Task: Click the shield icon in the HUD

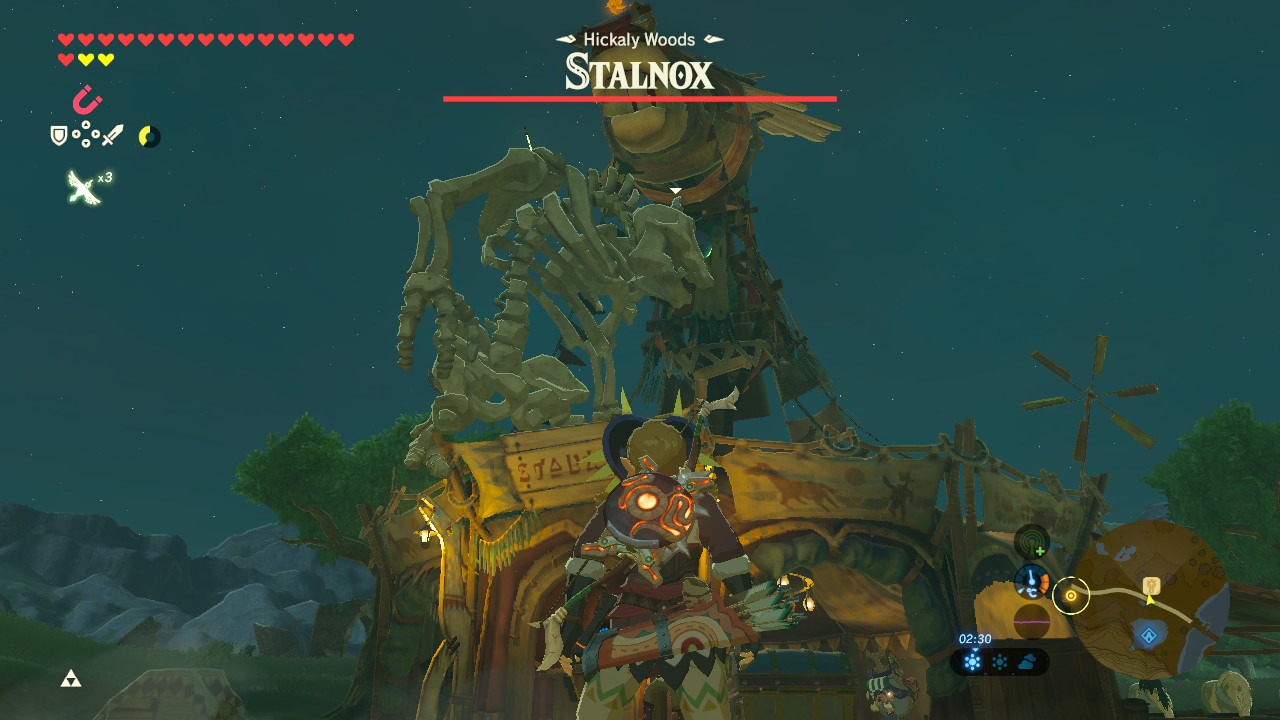Action: click(59, 136)
